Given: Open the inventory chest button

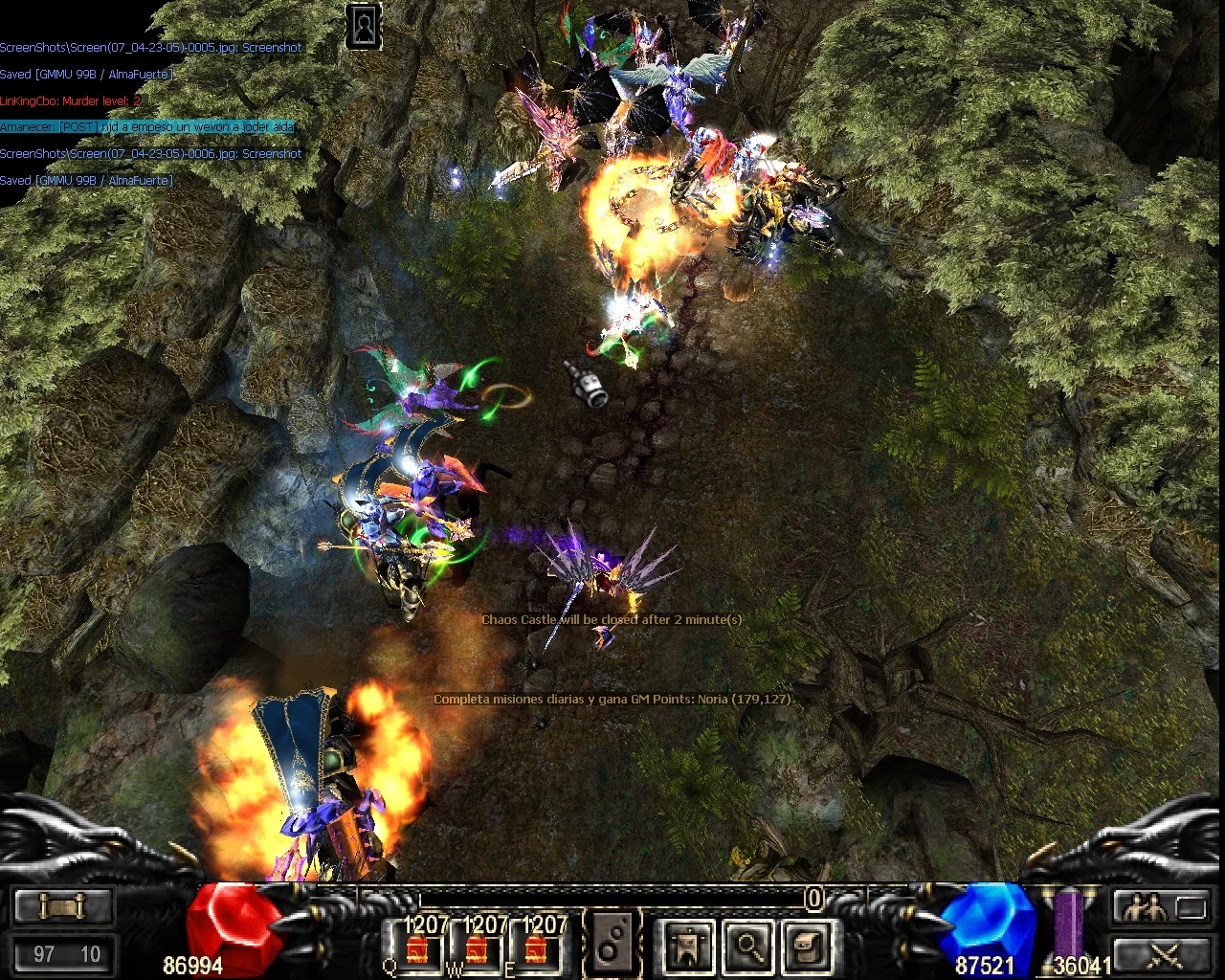Looking at the screenshot, I should pyautogui.click(x=806, y=947).
